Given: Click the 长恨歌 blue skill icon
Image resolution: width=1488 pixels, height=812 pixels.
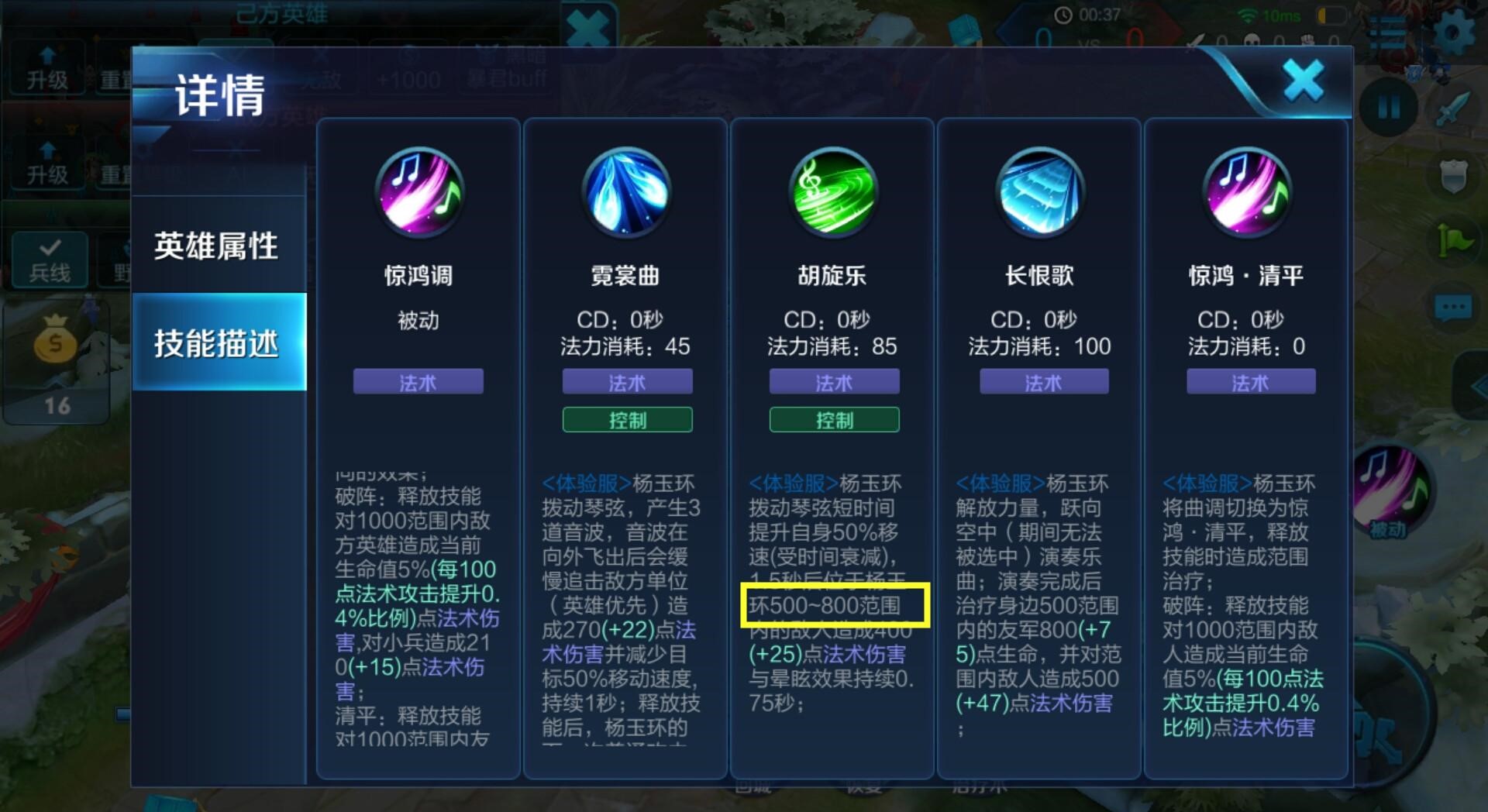Looking at the screenshot, I should [x=1040, y=194].
